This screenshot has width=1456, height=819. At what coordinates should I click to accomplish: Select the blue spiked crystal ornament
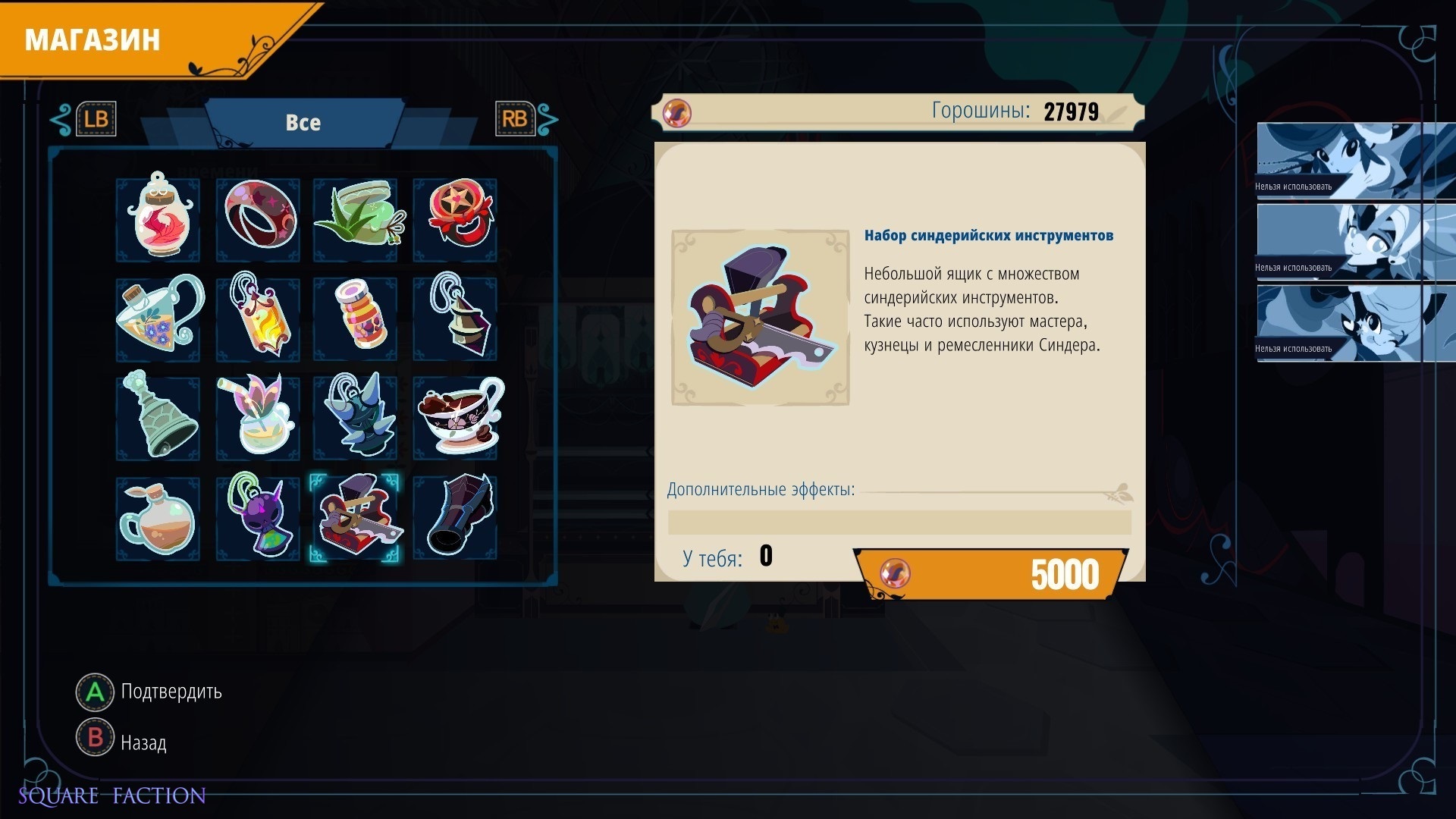pyautogui.click(x=356, y=417)
